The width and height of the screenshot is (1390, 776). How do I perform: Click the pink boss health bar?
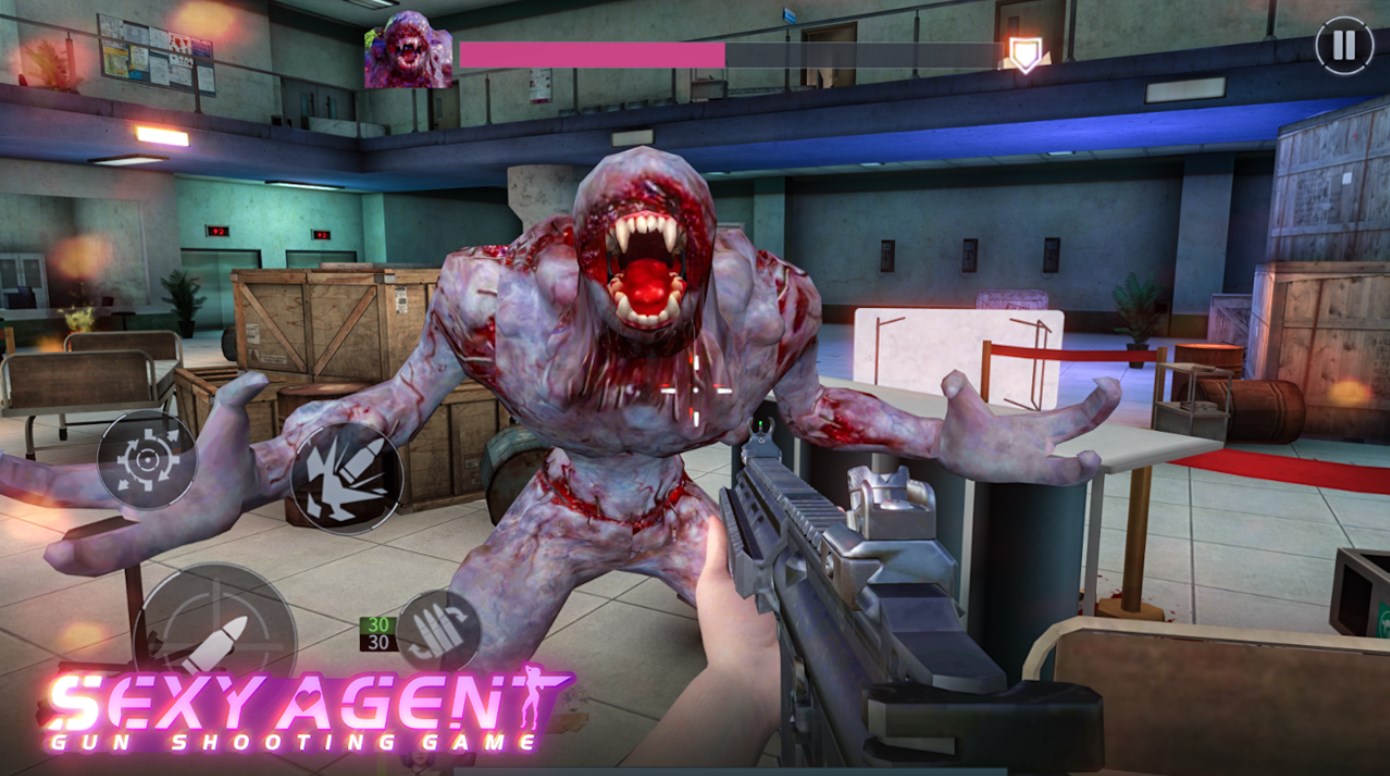[590, 55]
